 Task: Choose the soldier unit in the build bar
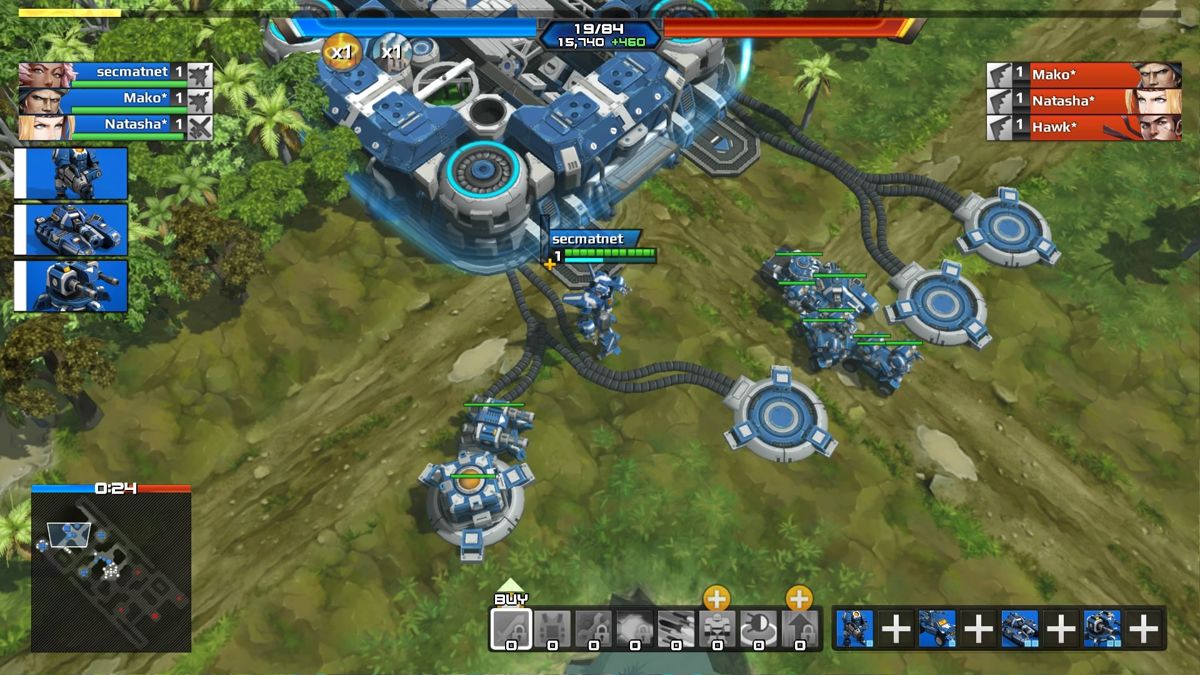(x=855, y=628)
